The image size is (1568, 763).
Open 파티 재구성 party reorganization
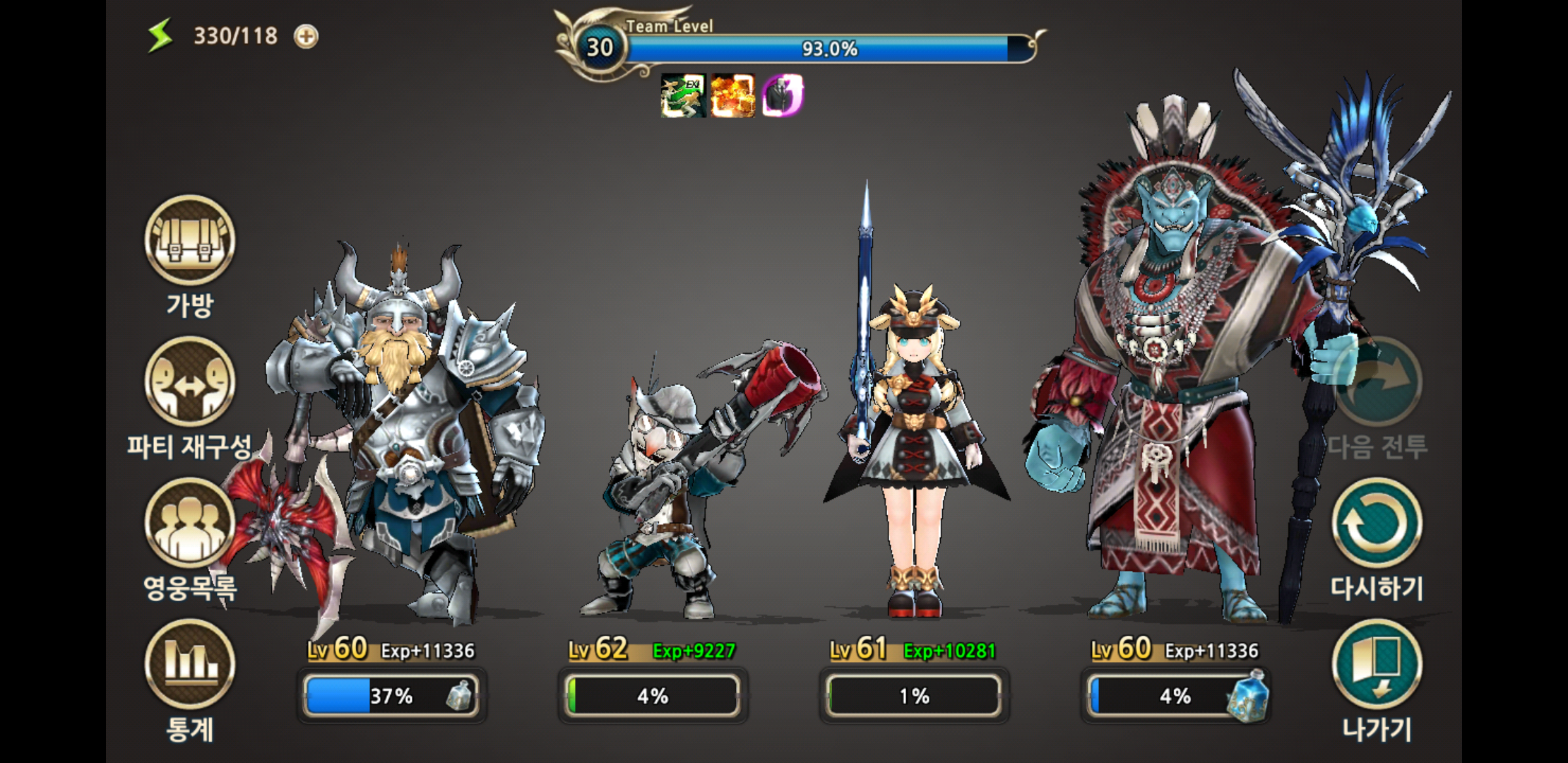(189, 383)
